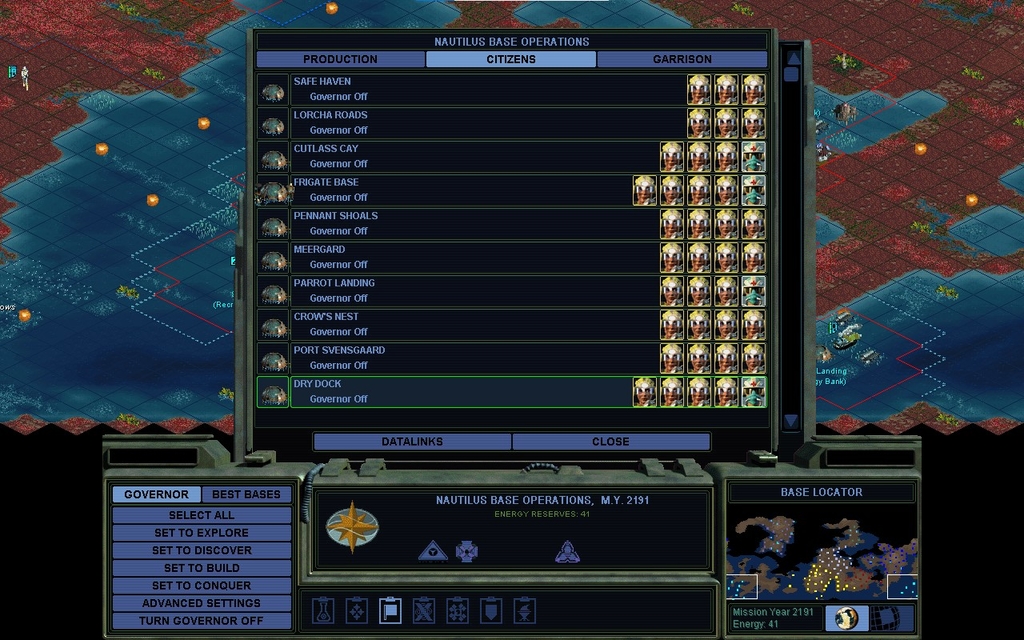Turn Governor Off

point(201,621)
